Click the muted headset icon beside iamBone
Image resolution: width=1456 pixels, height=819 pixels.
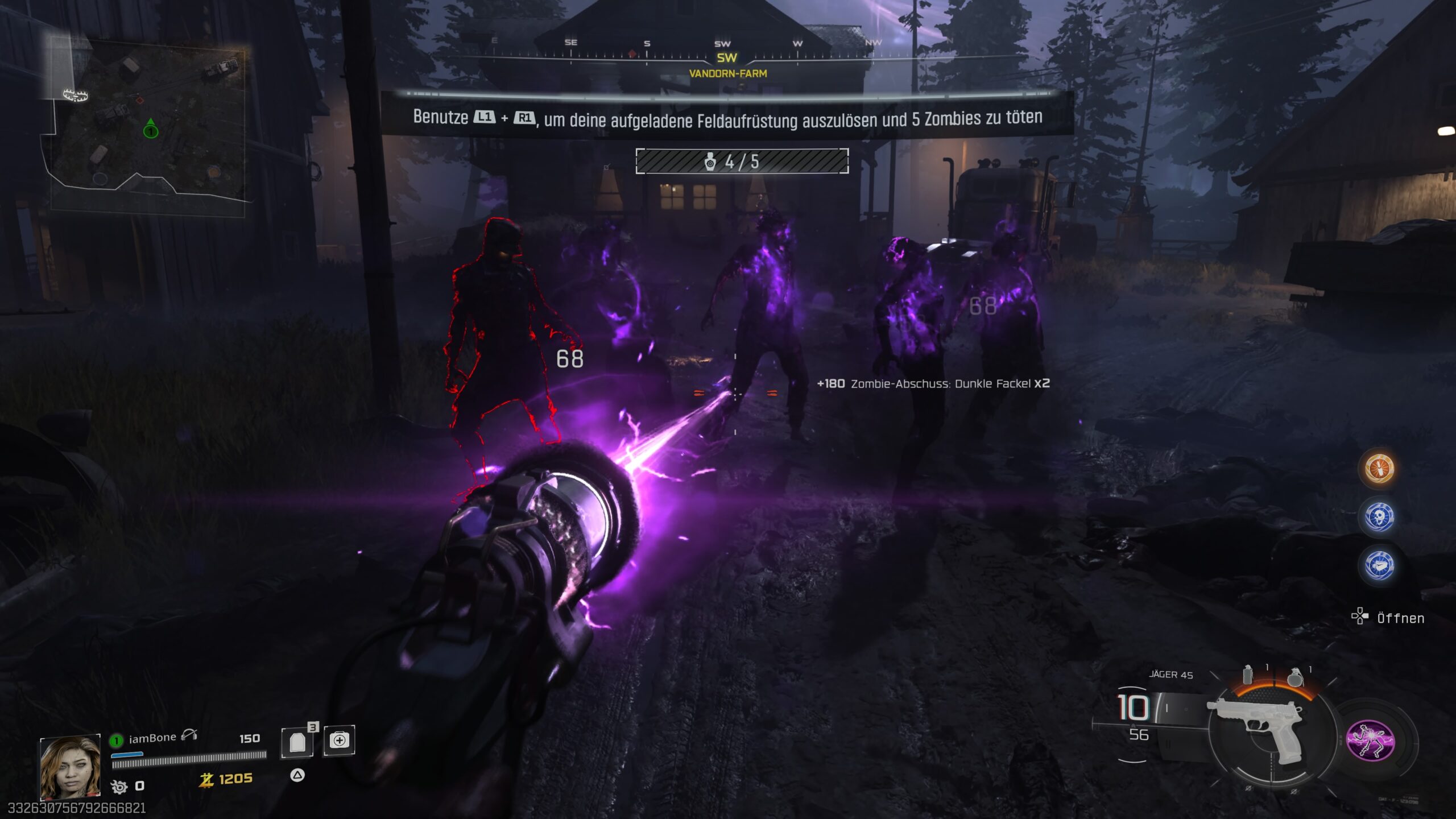(189, 736)
